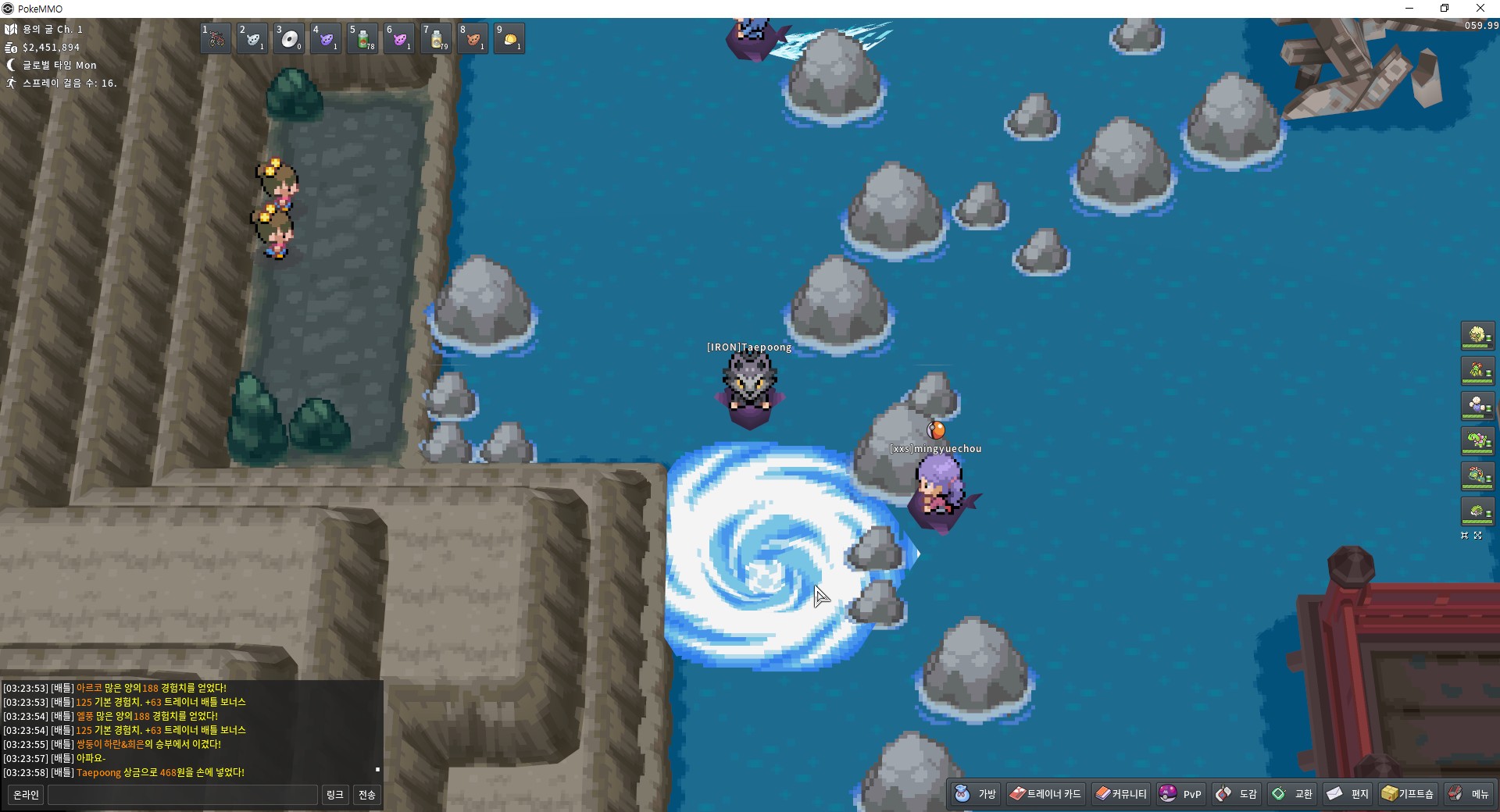Image resolution: width=1500 pixels, height=812 pixels.
Task: Open the 커뮤니티 community panel
Action: pos(1121,794)
